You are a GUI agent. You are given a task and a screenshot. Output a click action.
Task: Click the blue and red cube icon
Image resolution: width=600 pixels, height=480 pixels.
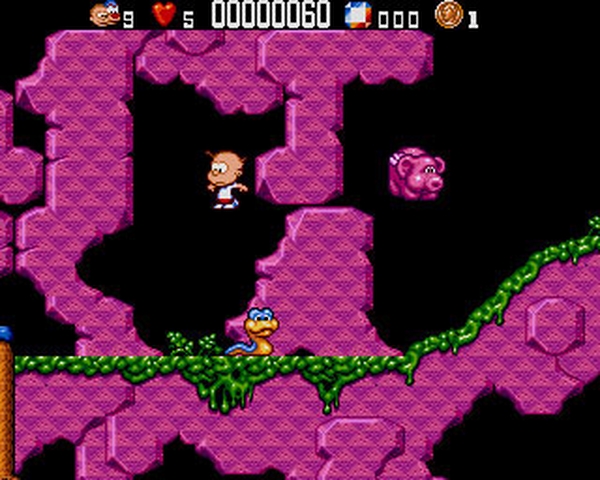point(357,15)
